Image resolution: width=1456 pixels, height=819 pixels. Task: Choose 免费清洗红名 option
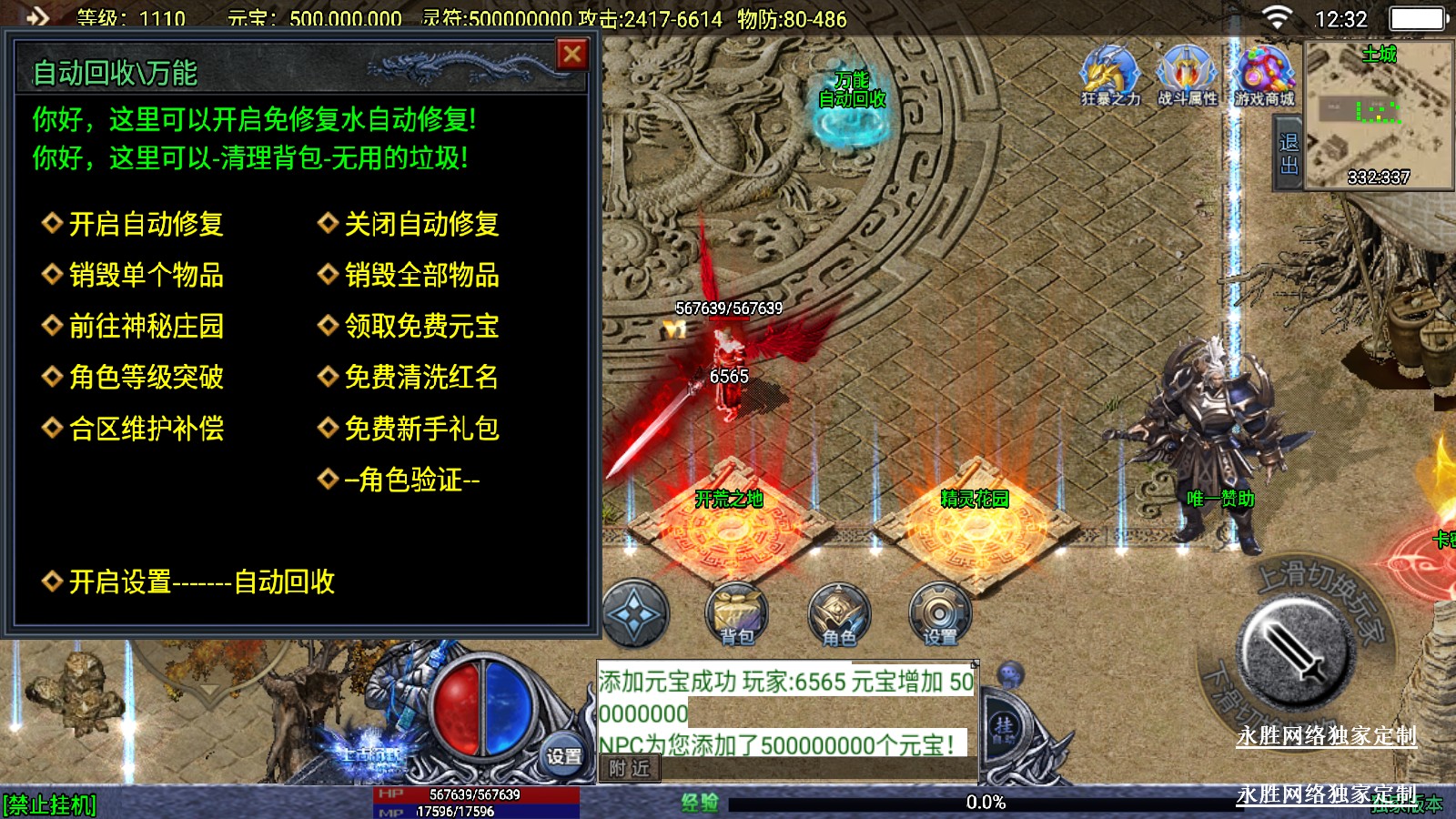pos(420,377)
